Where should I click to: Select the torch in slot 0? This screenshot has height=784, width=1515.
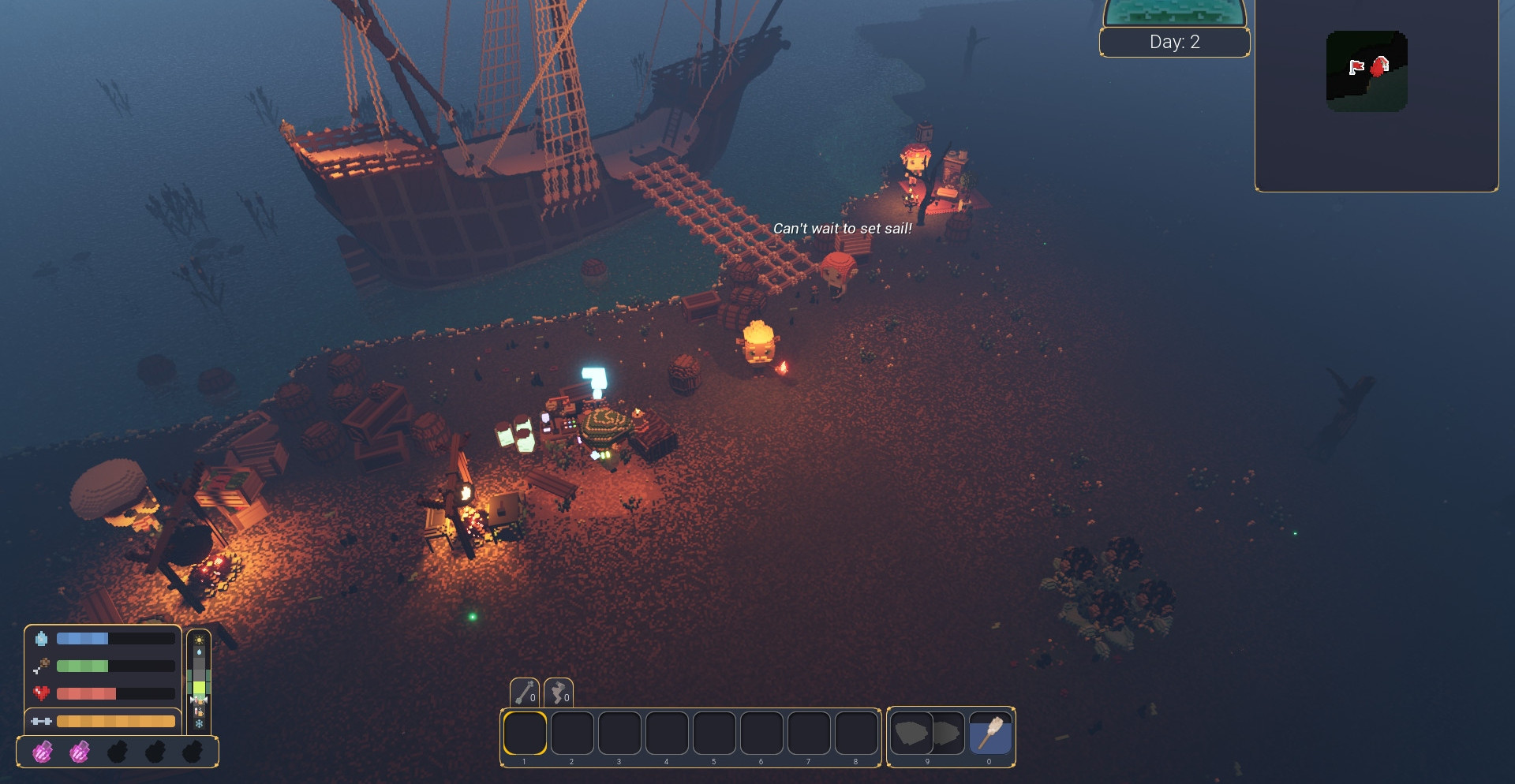click(989, 734)
